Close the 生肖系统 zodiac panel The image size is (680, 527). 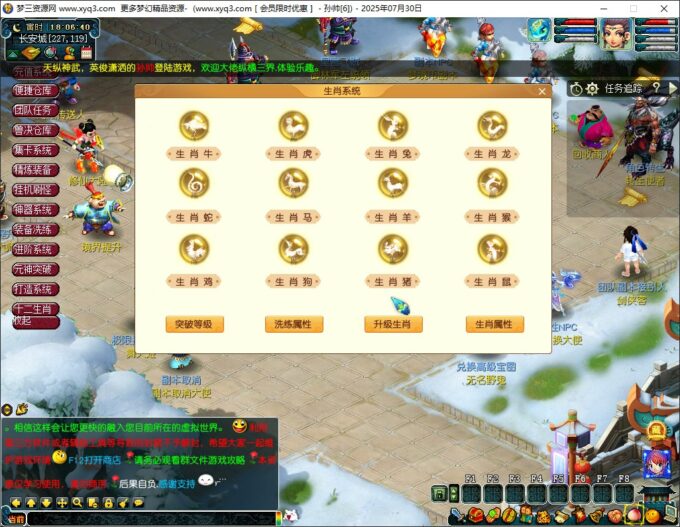(543, 92)
